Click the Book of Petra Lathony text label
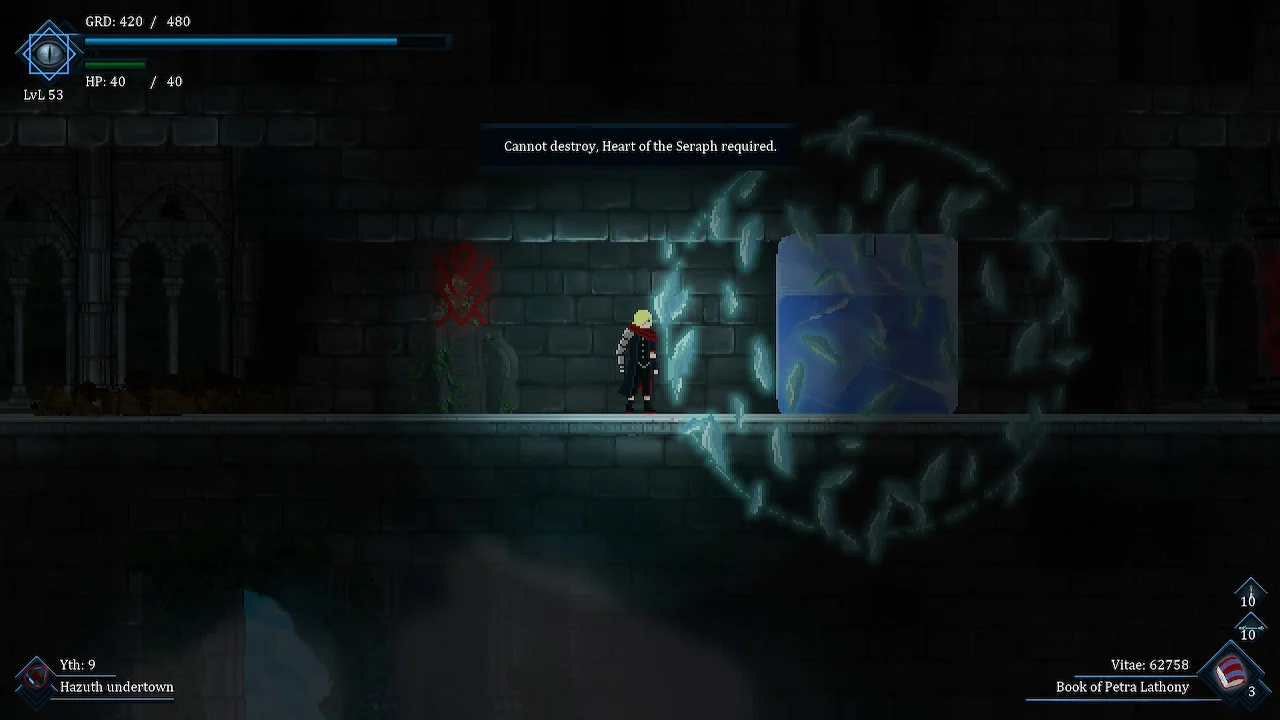This screenshot has height=720, width=1280. pos(1122,687)
